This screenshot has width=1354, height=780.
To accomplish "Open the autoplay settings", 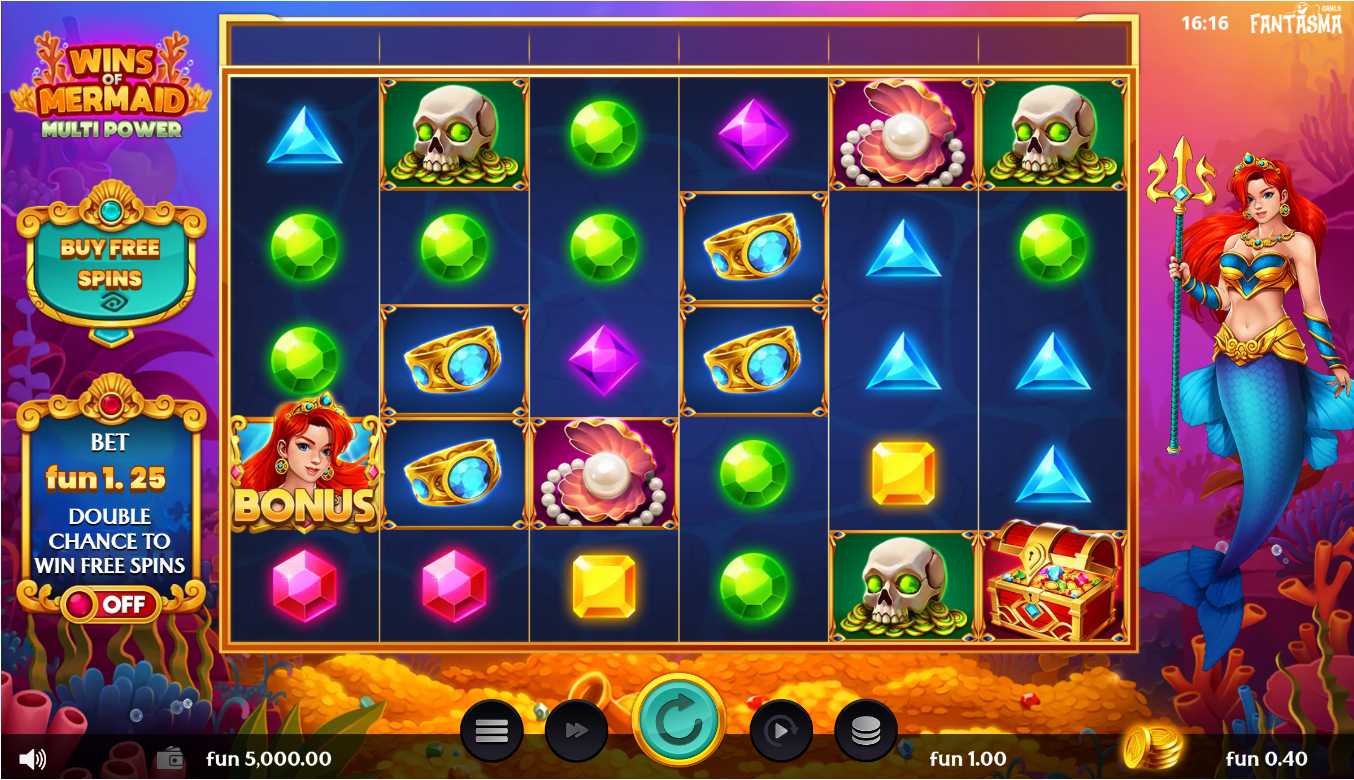I will coord(780,731).
